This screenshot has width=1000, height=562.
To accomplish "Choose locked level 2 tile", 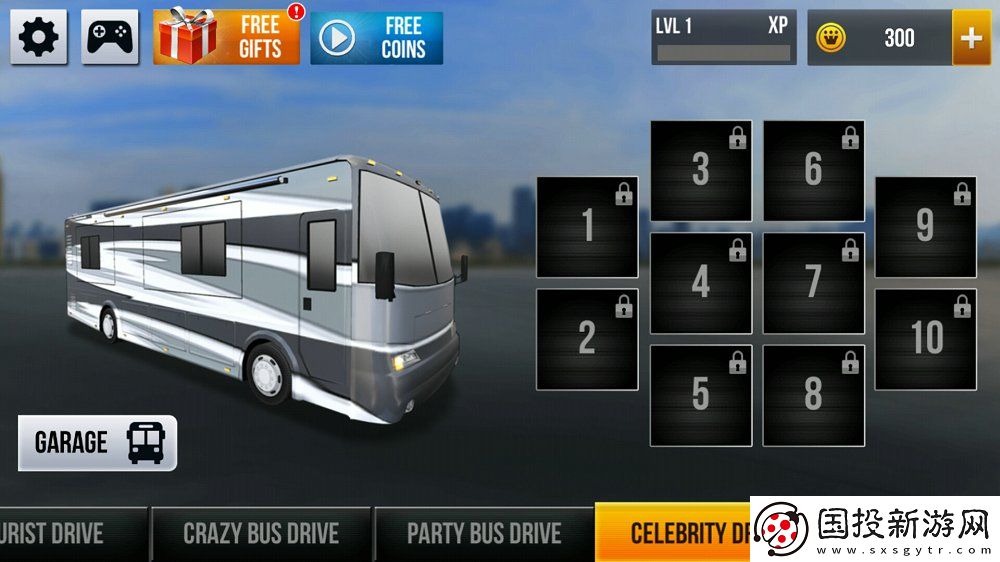I will pos(587,339).
